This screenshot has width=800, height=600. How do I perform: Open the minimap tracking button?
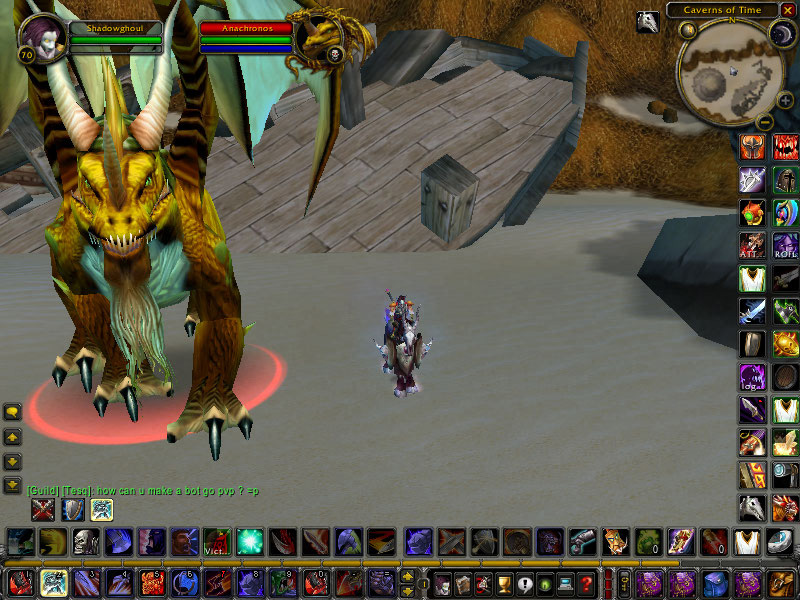point(687,30)
